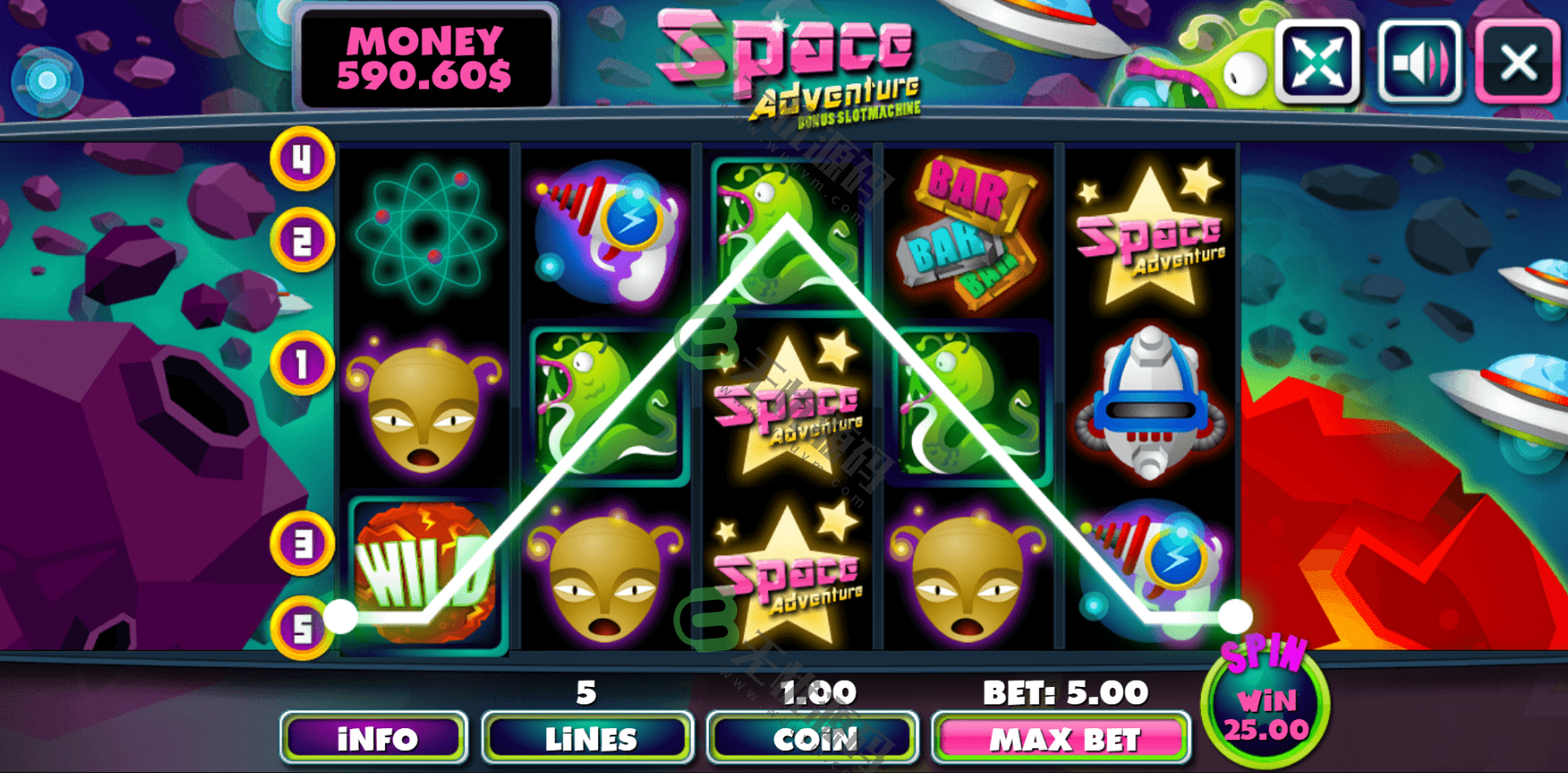Highlight payline number 5 marker

pyautogui.click(x=302, y=628)
